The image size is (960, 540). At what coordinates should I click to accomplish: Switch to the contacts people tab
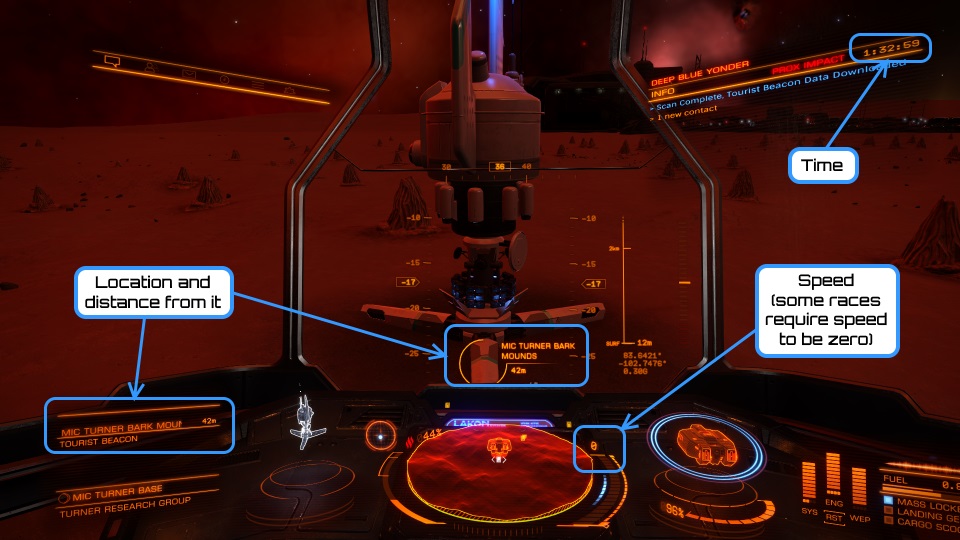click(x=148, y=66)
